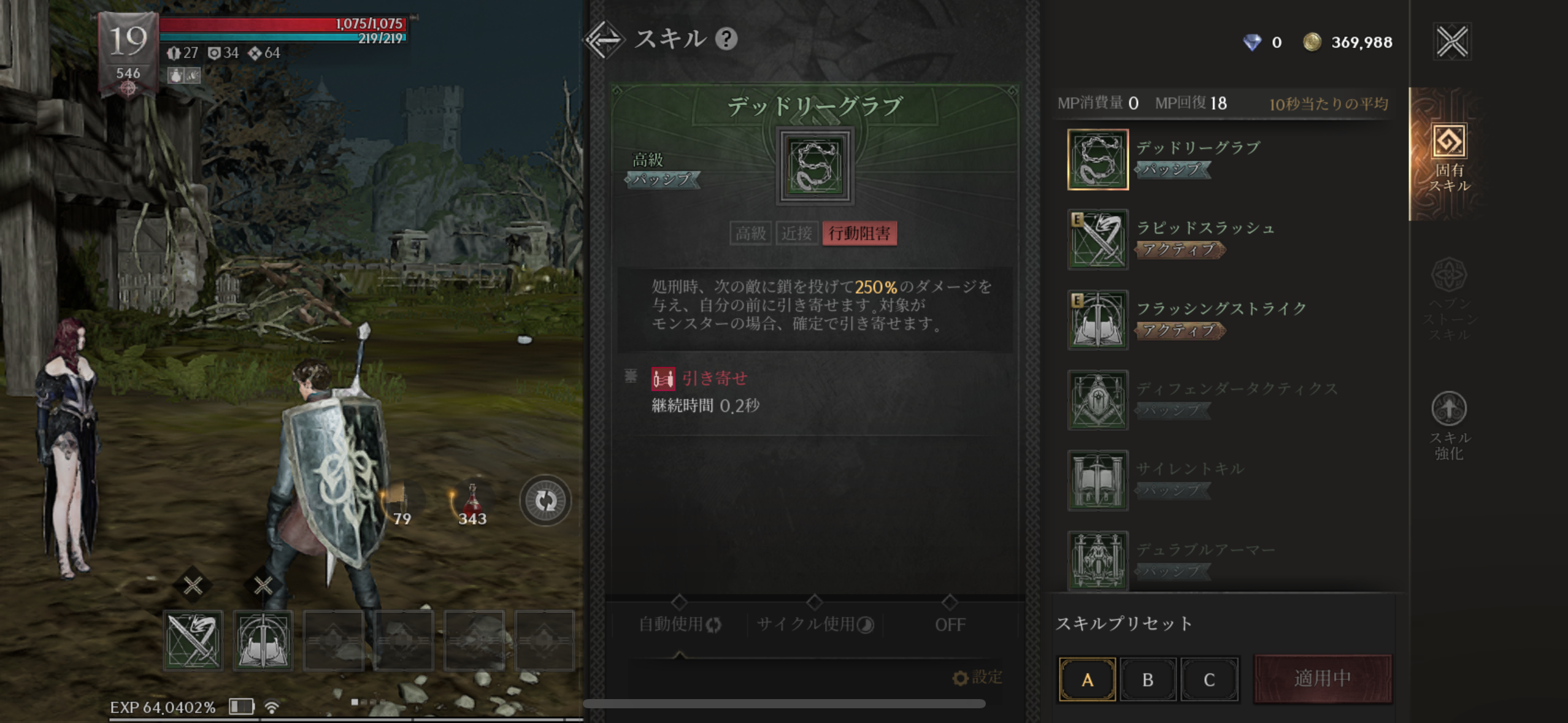Switch to preset C slot
The image size is (1568, 723).
1210,679
